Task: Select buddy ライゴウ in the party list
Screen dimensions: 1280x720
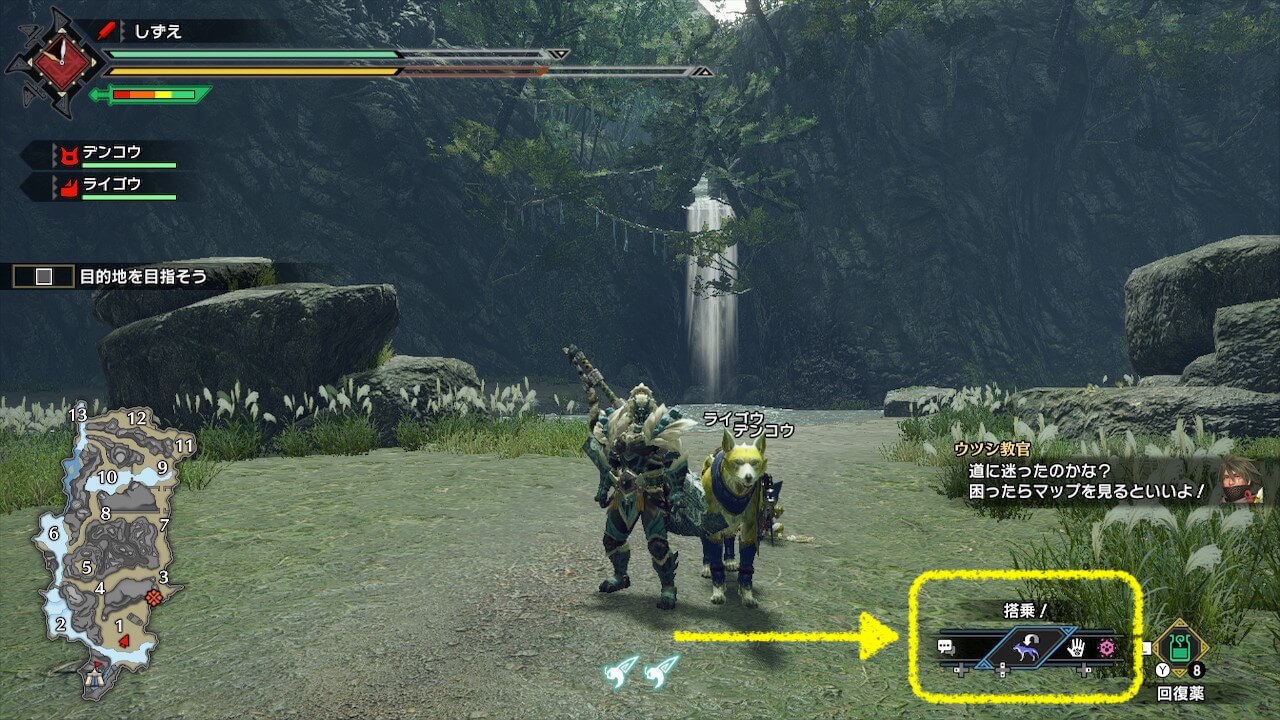Action: 112,184
